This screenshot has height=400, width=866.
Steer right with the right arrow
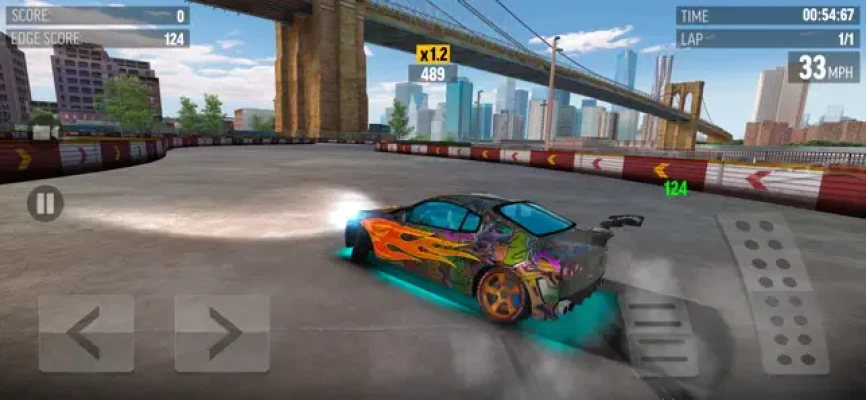[x=222, y=333]
